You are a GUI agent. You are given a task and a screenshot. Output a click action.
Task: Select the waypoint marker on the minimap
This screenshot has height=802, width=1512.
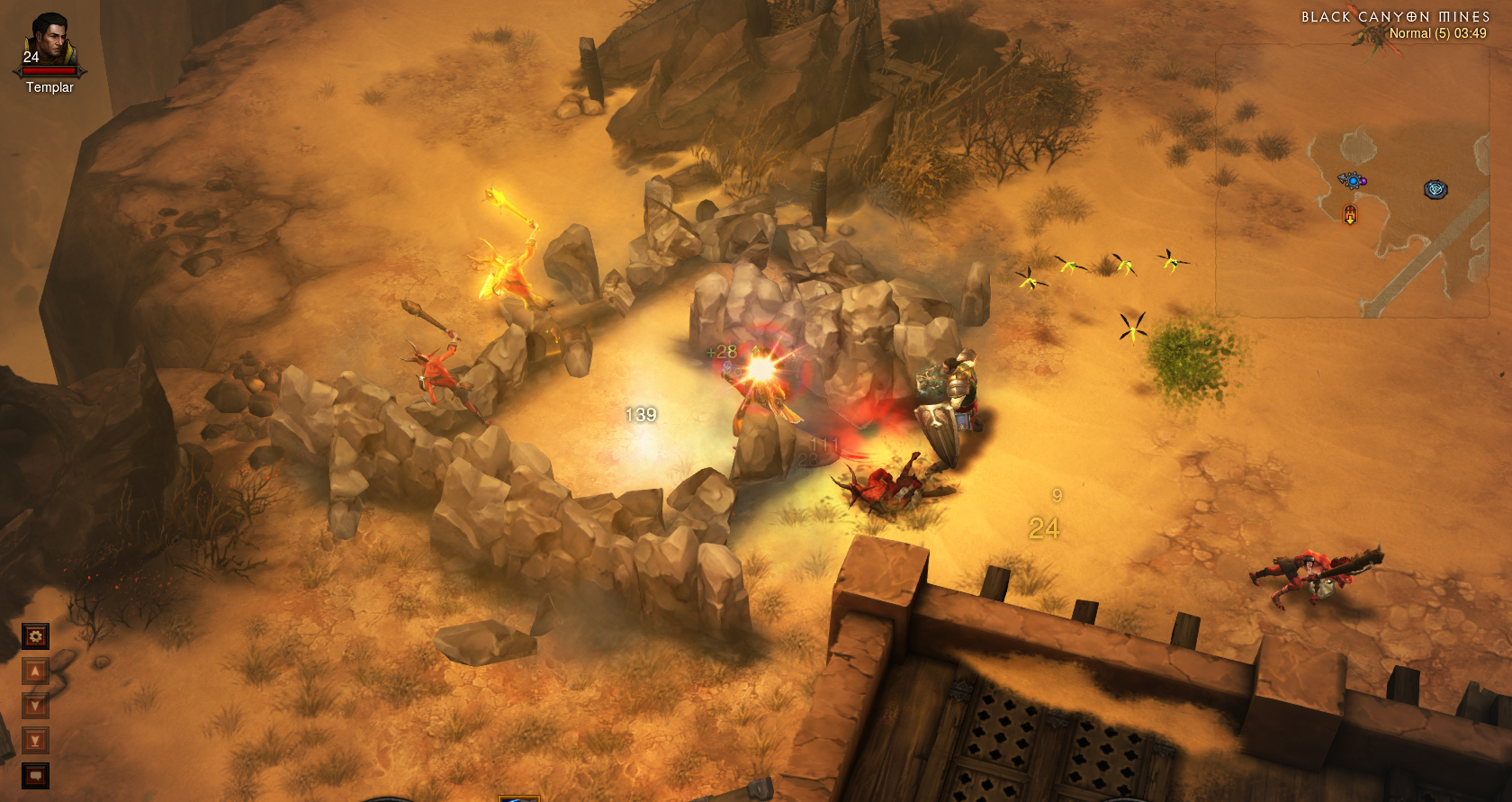(1435, 189)
